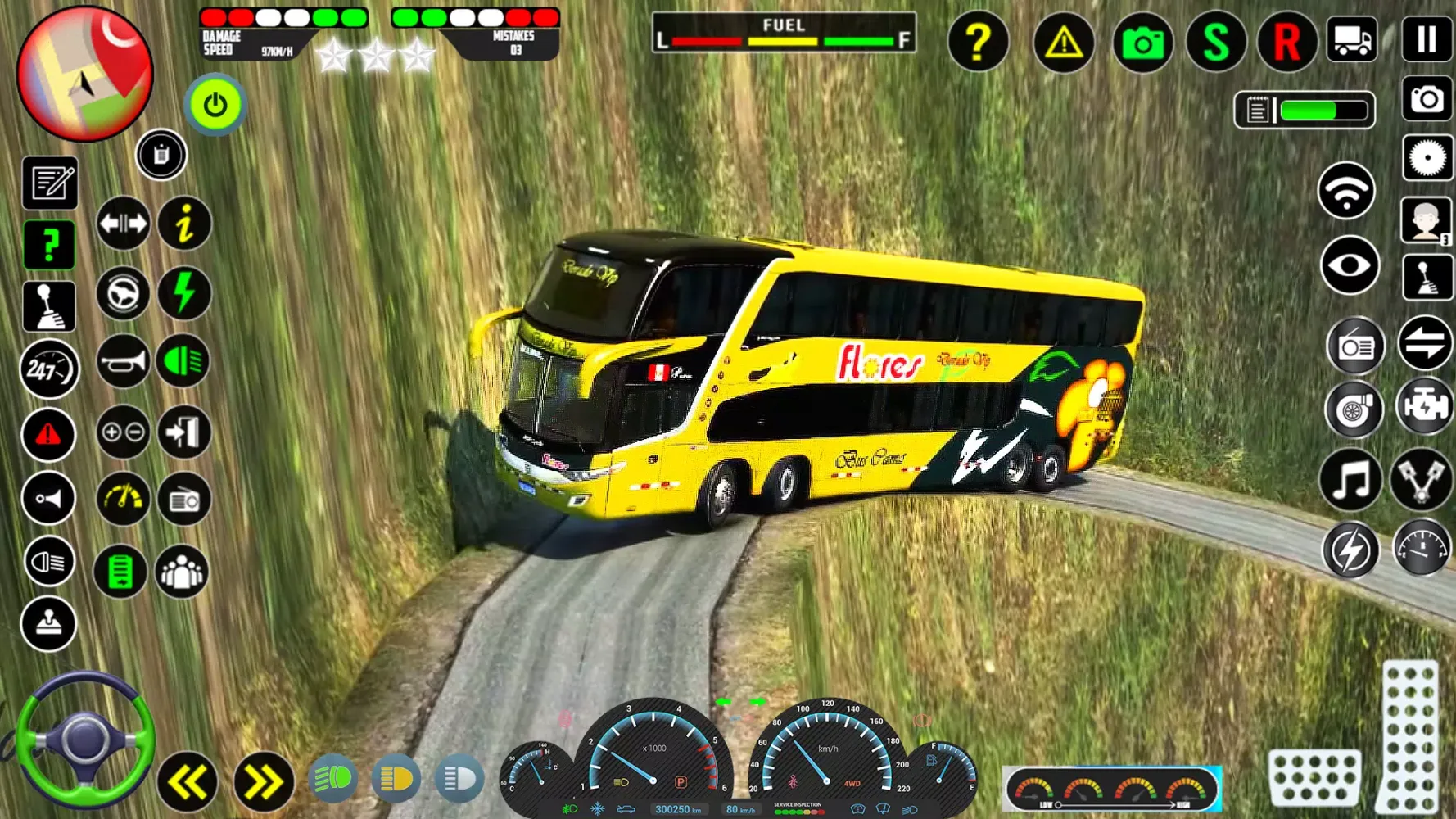This screenshot has width=1456, height=819.
Task: Select the steering wheel control icon
Action: 121,292
